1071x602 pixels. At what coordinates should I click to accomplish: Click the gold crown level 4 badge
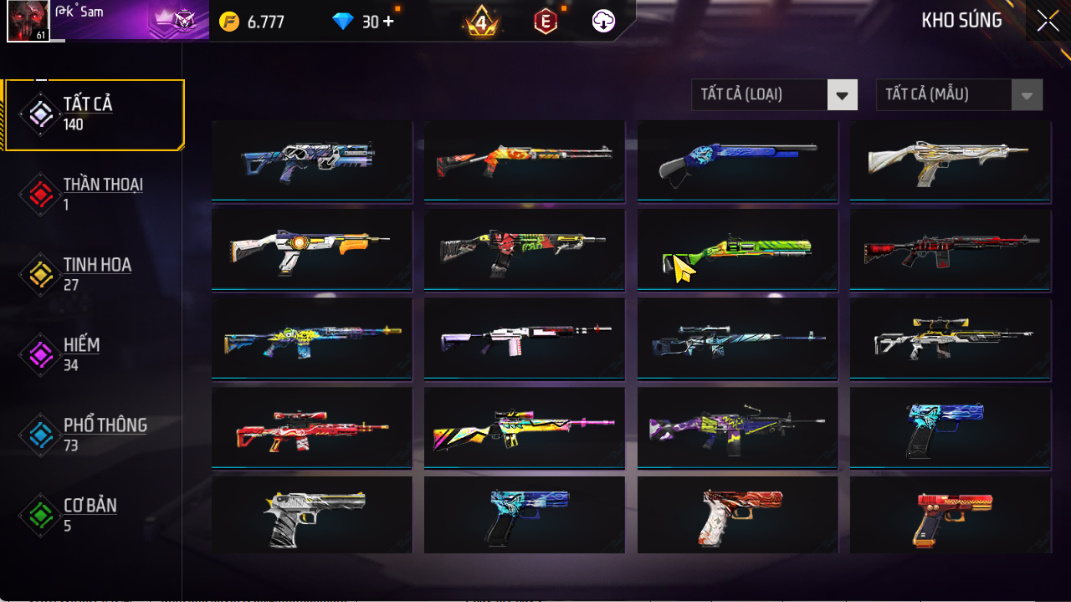481,21
